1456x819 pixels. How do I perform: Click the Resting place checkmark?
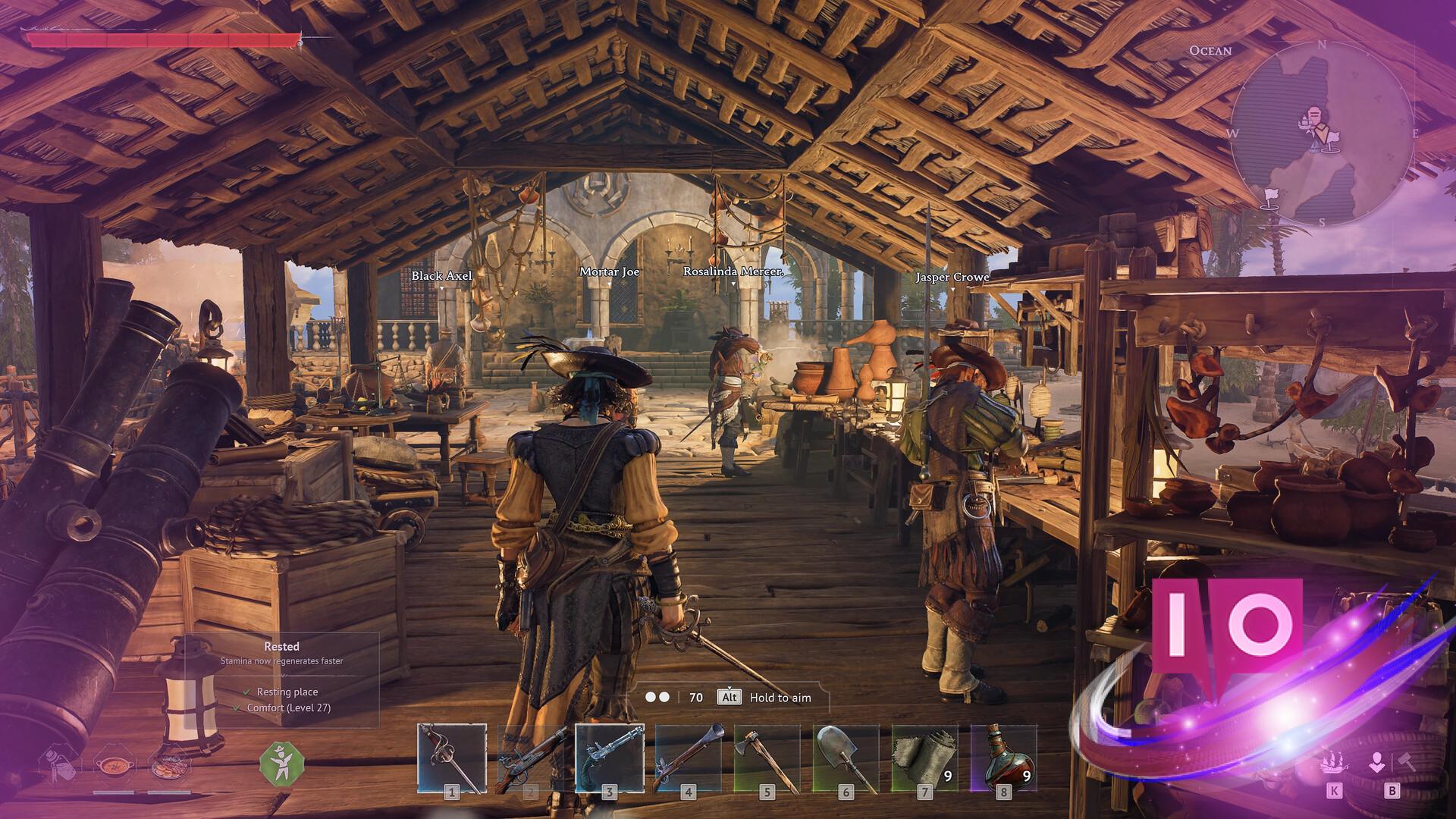click(246, 692)
